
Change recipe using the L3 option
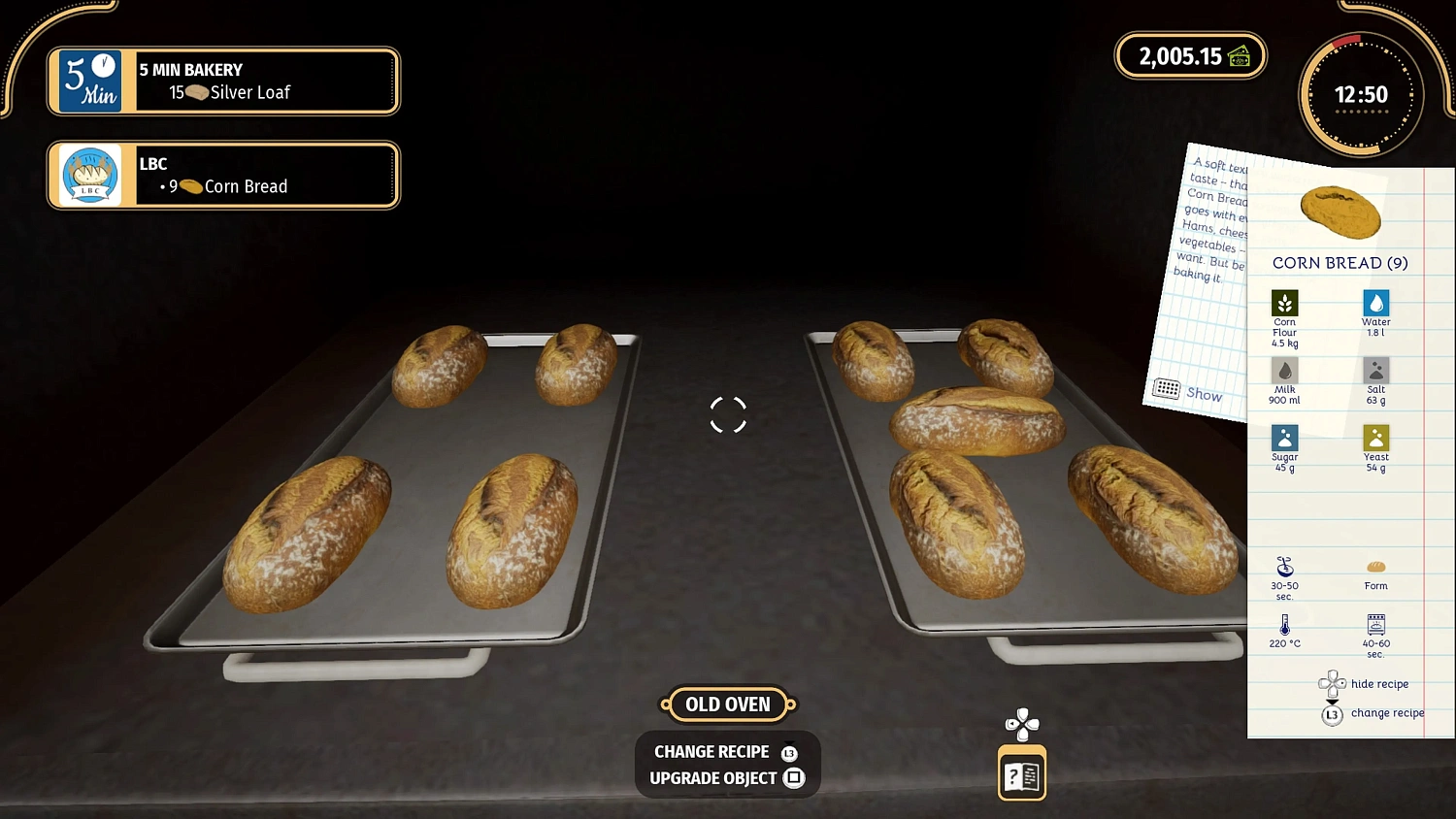pos(1333,714)
